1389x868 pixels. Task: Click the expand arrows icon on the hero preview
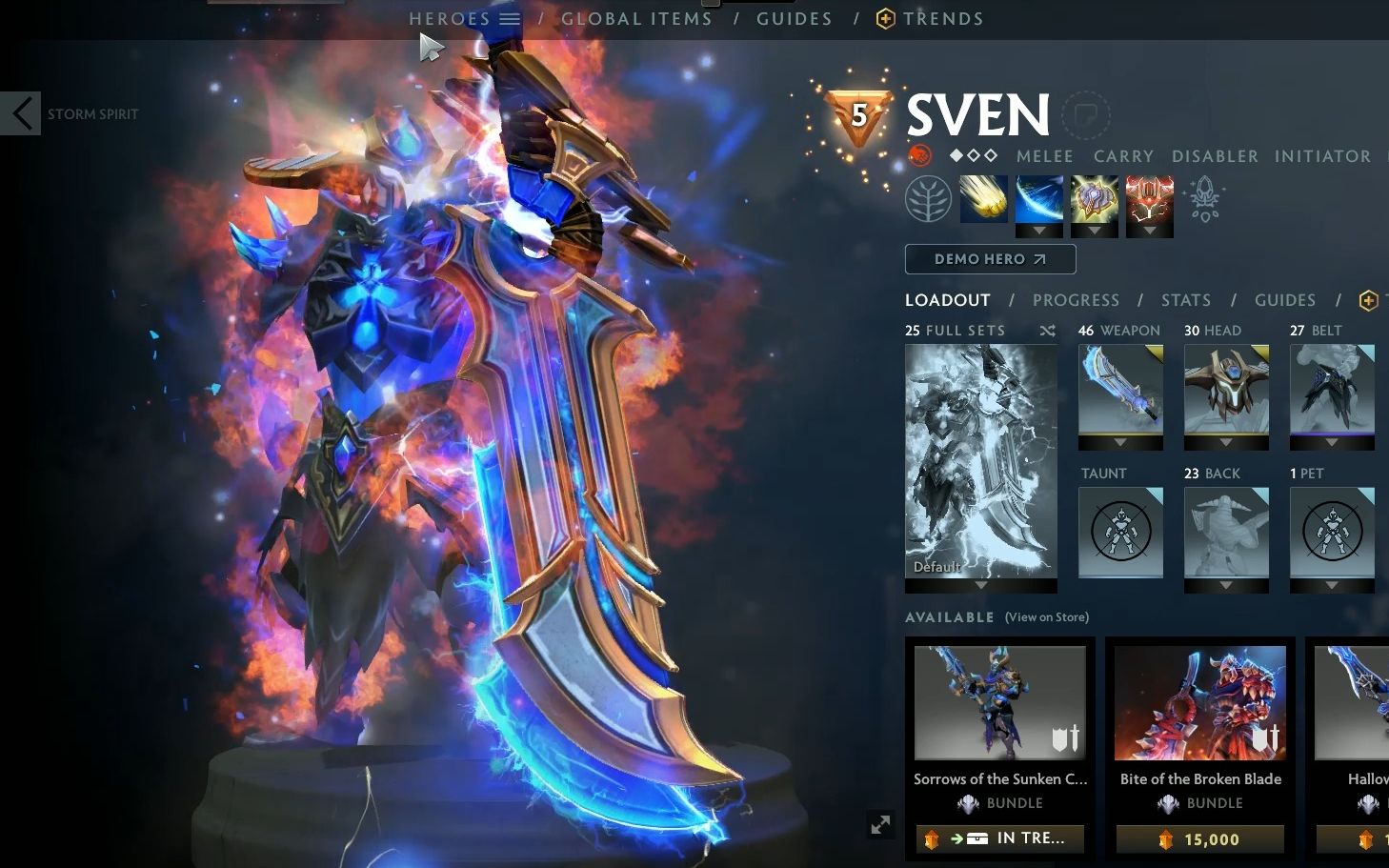[x=879, y=823]
